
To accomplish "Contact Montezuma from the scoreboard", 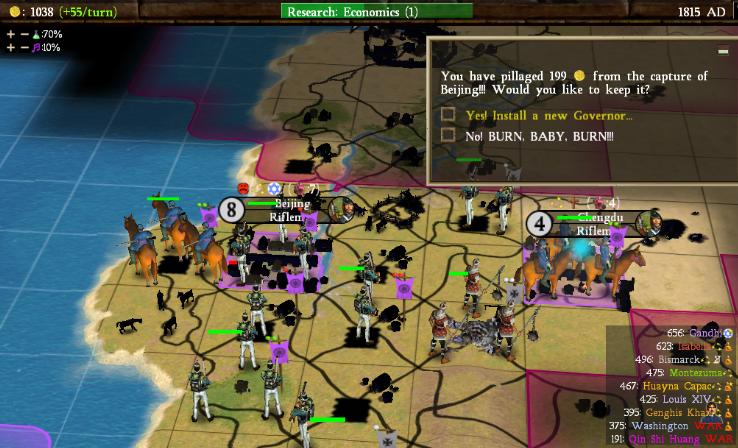I will click(x=695, y=372).
